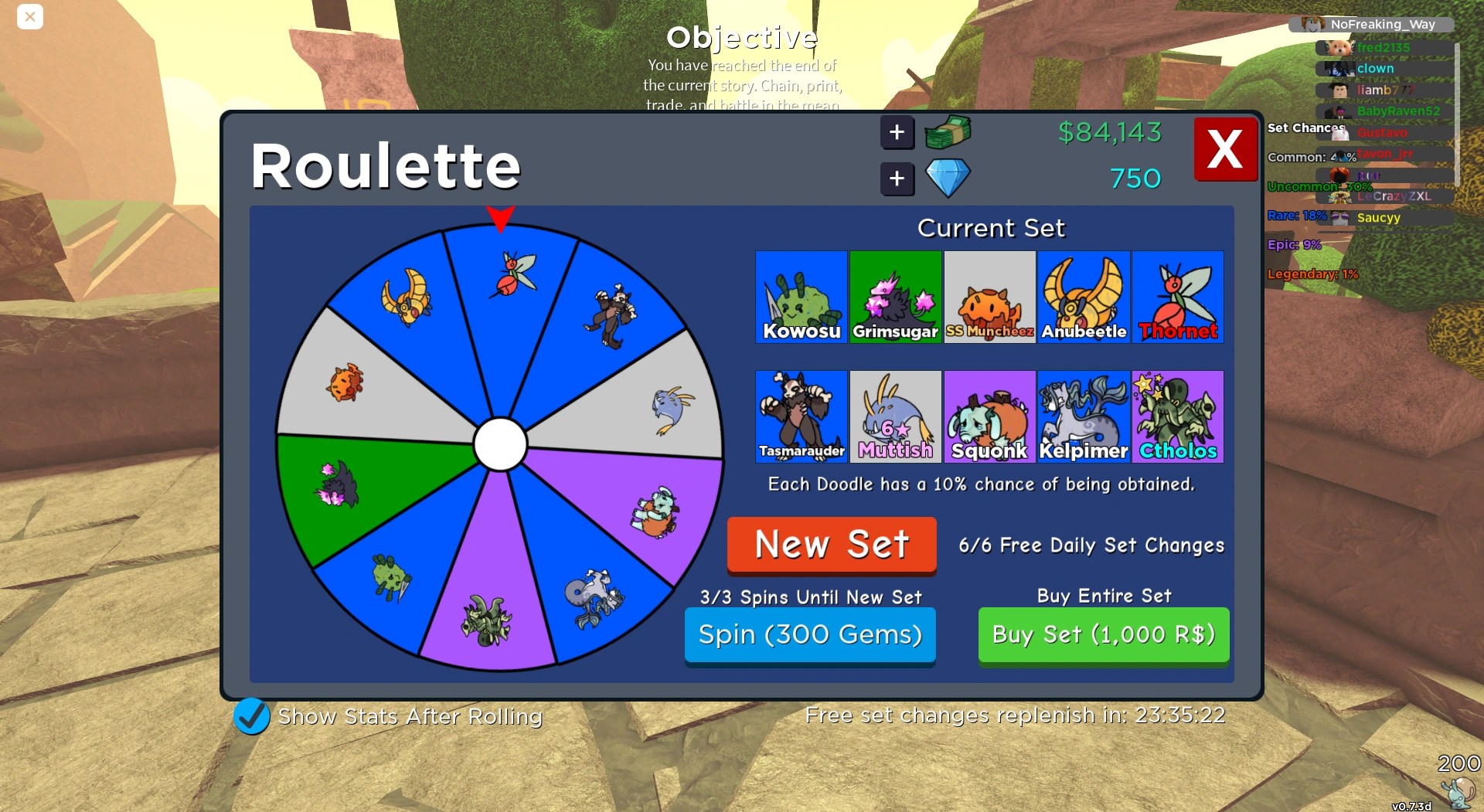
Task: Click the SS Muncheez doodle icon
Action: [x=989, y=297]
